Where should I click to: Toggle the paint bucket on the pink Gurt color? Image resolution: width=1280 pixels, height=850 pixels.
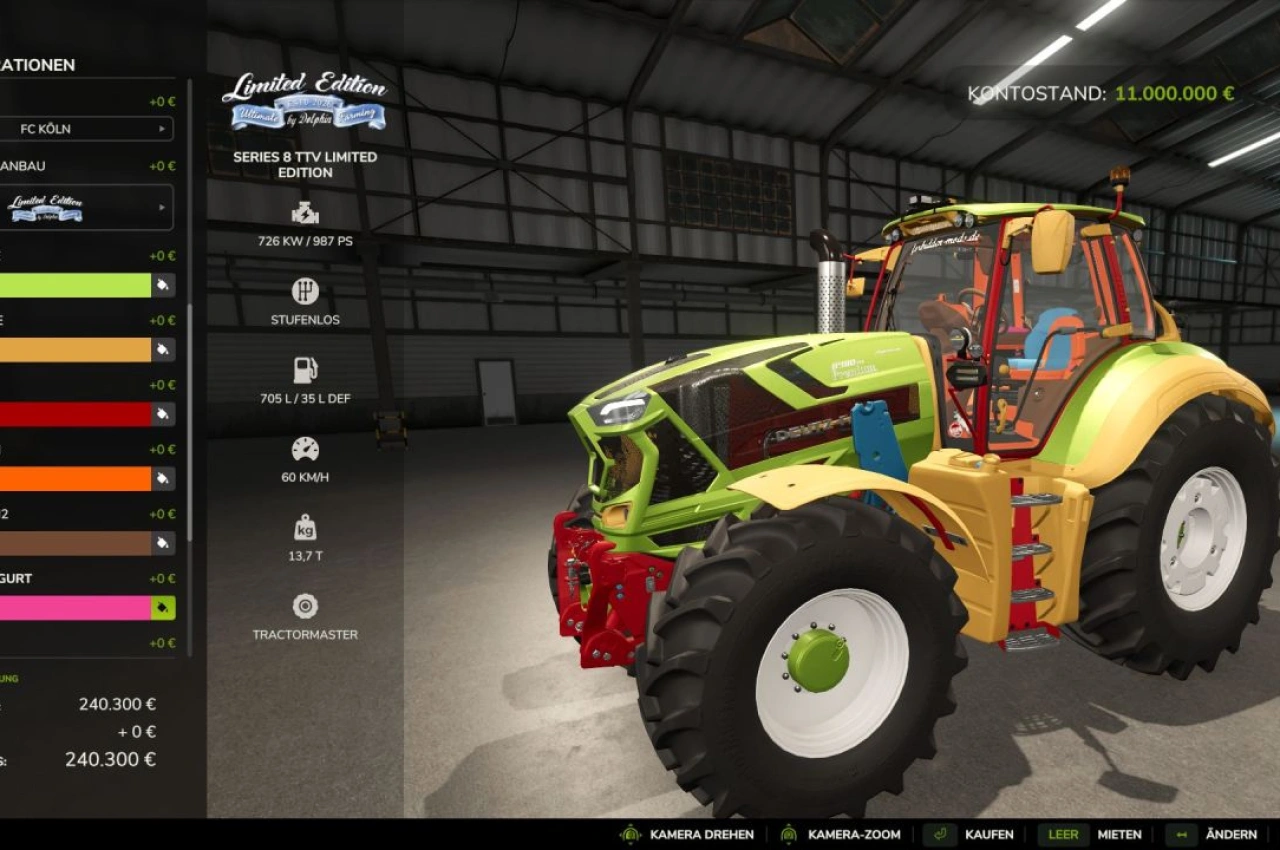coord(163,606)
